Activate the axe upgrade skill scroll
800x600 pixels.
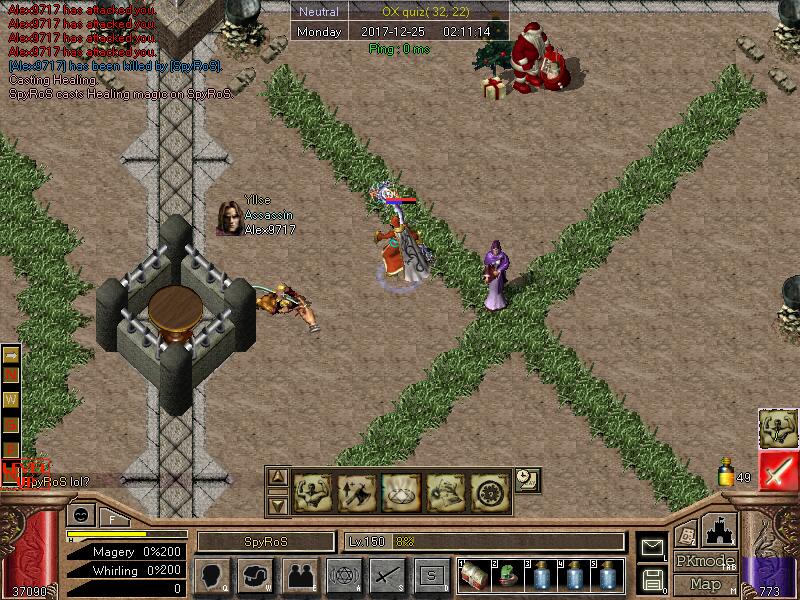point(357,492)
